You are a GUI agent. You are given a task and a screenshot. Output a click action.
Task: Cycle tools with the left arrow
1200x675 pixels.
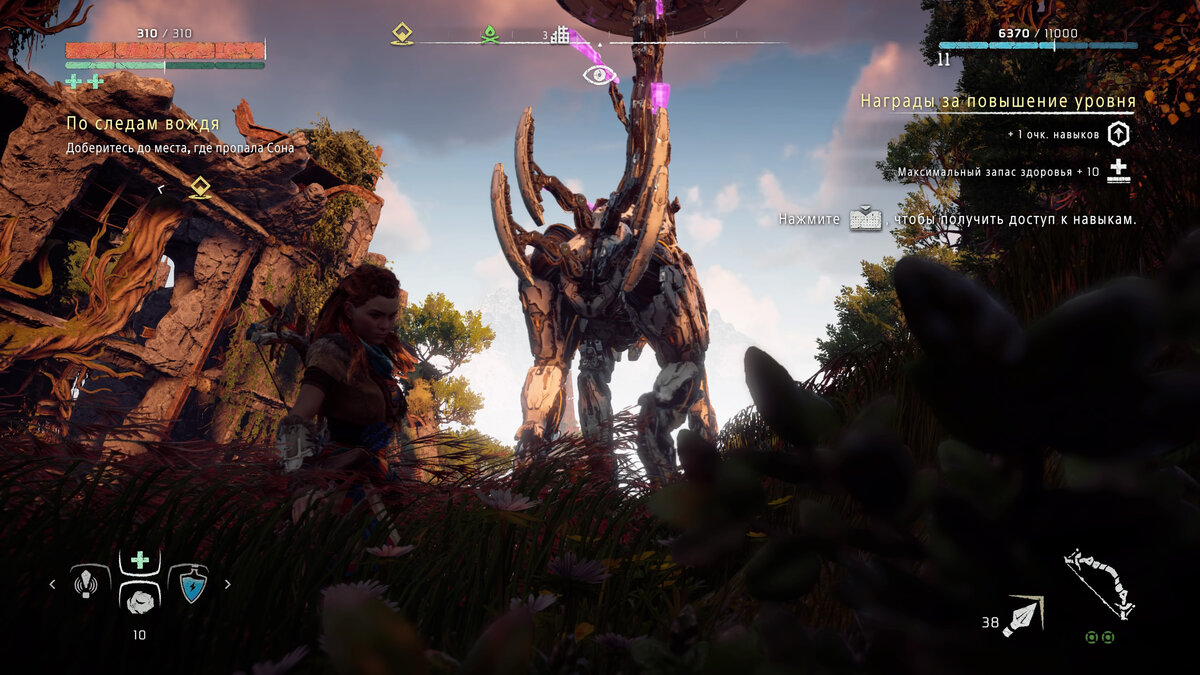[x=53, y=584]
